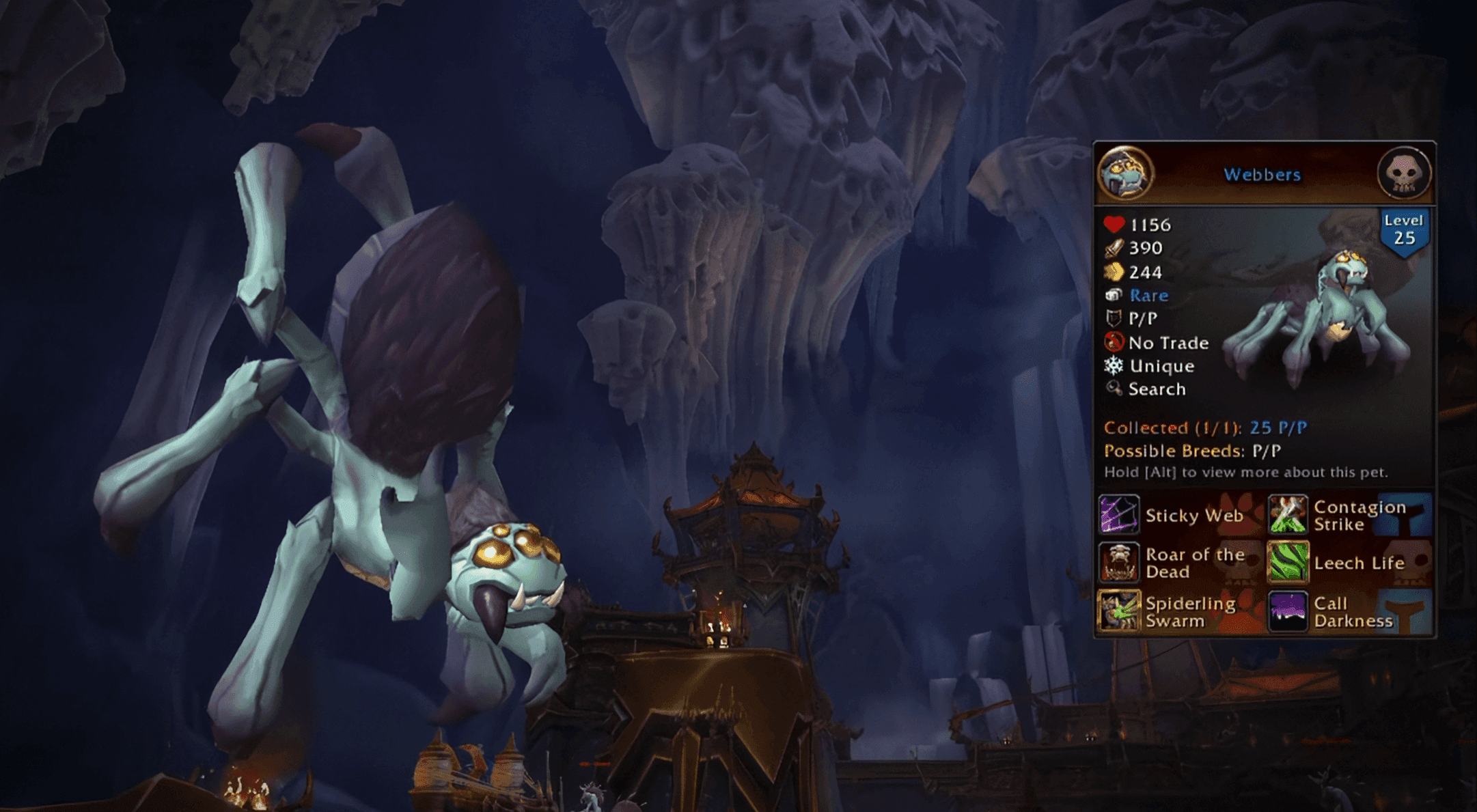Image resolution: width=1477 pixels, height=812 pixels.
Task: Select the Leech Life ability icon
Action: click(x=1288, y=563)
